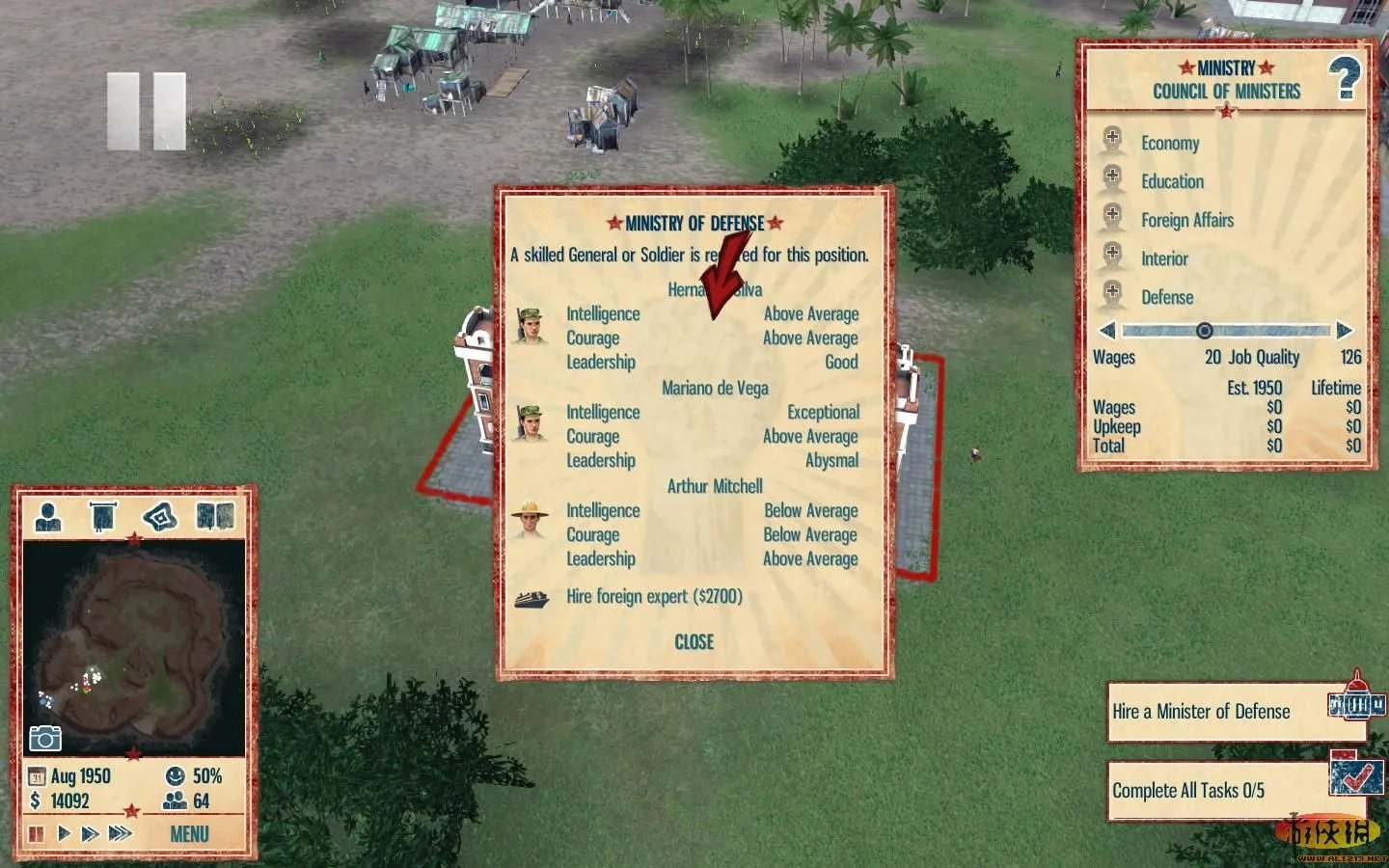Select the Foreign Affairs minister slot
The width and height of the screenshot is (1389, 868).
coord(1186,221)
